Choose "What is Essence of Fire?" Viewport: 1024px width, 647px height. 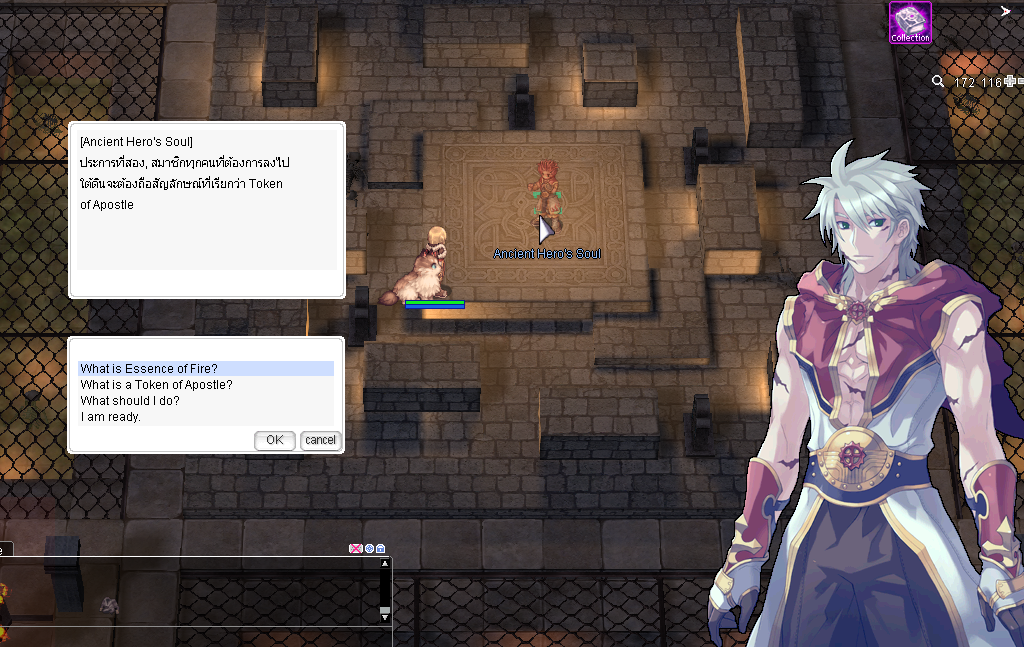(149, 369)
